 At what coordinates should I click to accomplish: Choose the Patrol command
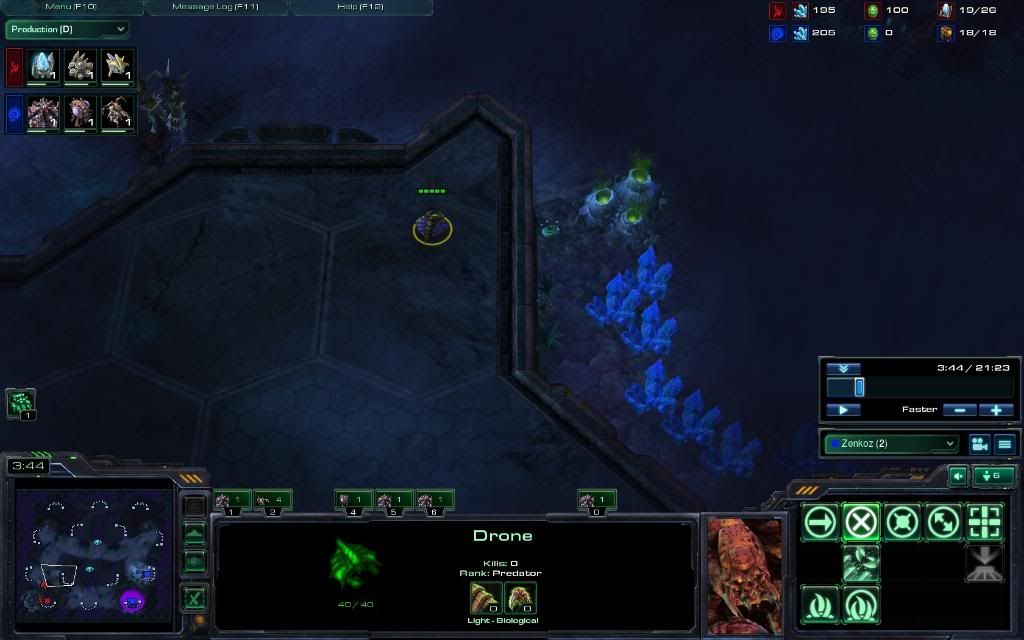[x=943, y=521]
